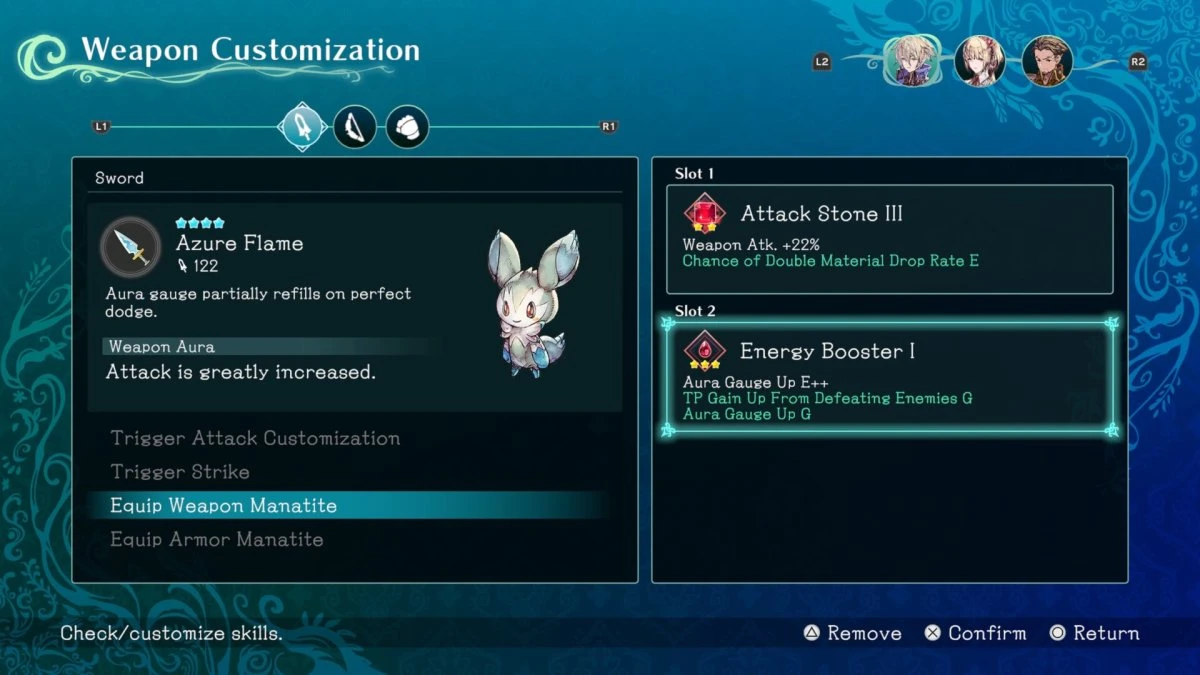Switch to the gauntlet weapon tab
This screenshot has height=675, width=1200.
[x=407, y=127]
